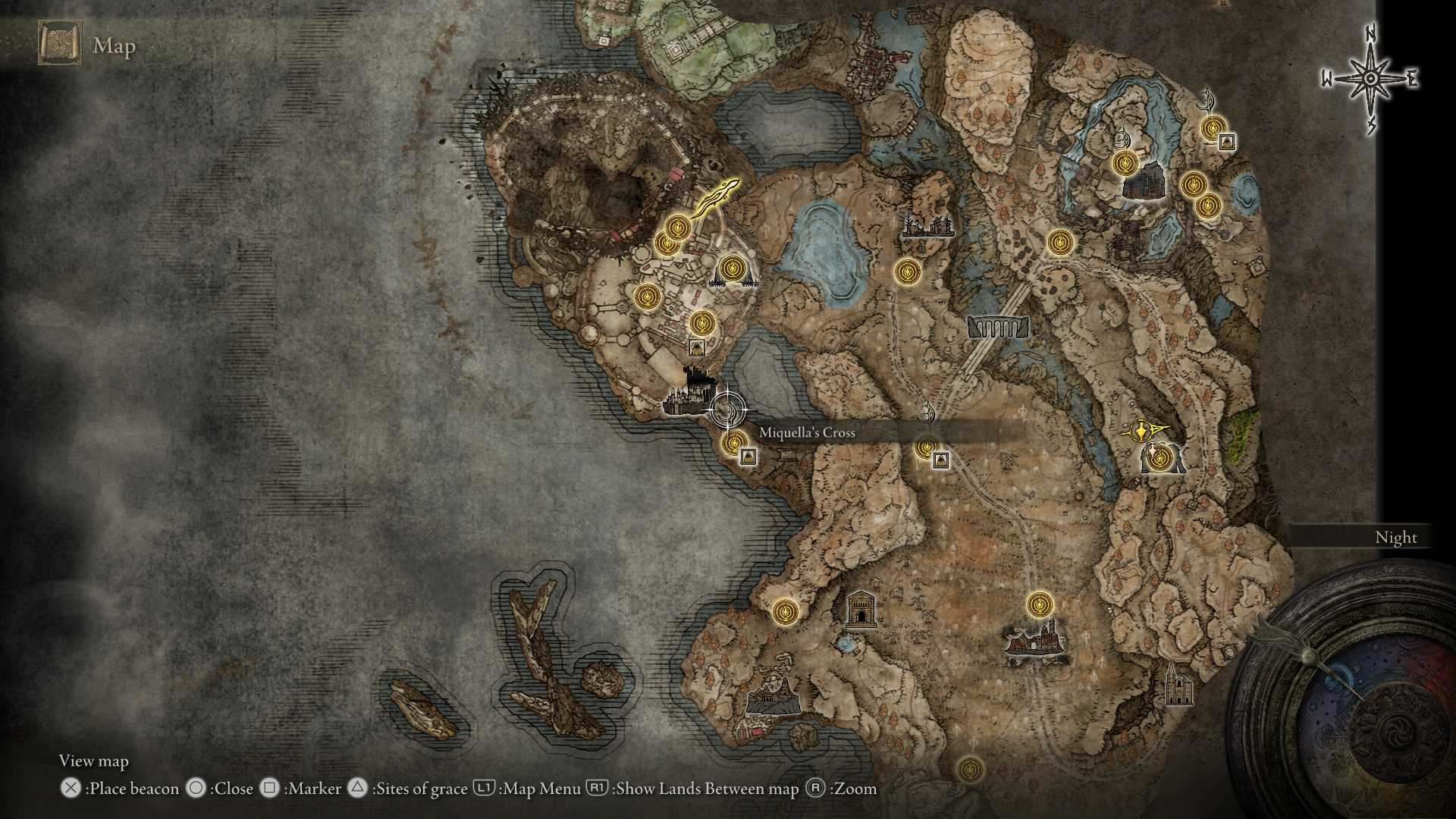The width and height of the screenshot is (1456, 819).
Task: Select the ruined encampment icon beside the lake
Action: [x=927, y=225]
